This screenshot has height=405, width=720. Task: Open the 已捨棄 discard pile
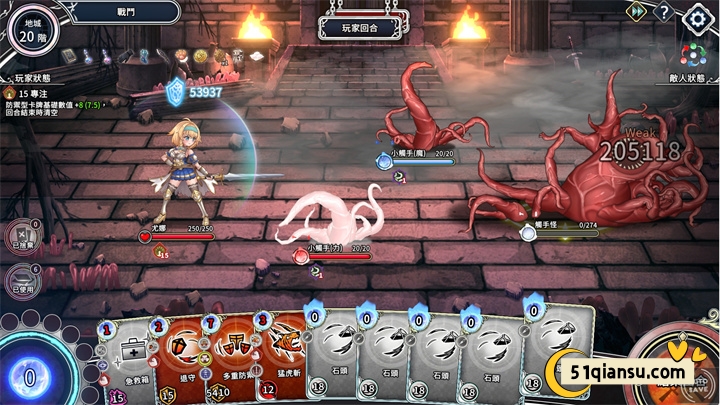click(x=20, y=236)
